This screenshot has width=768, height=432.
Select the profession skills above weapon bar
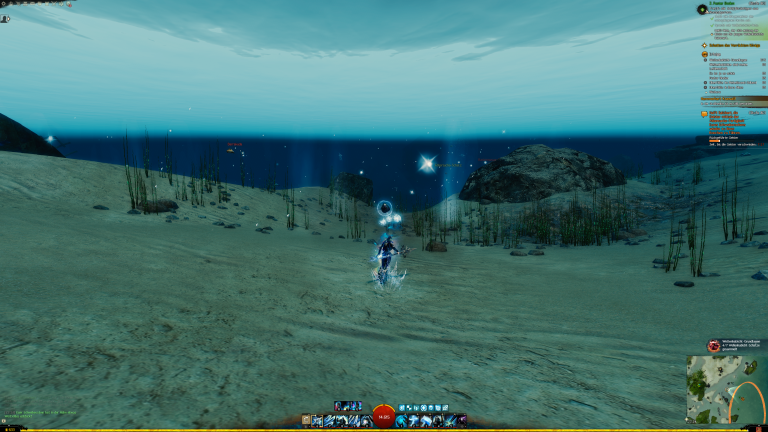[349, 406]
